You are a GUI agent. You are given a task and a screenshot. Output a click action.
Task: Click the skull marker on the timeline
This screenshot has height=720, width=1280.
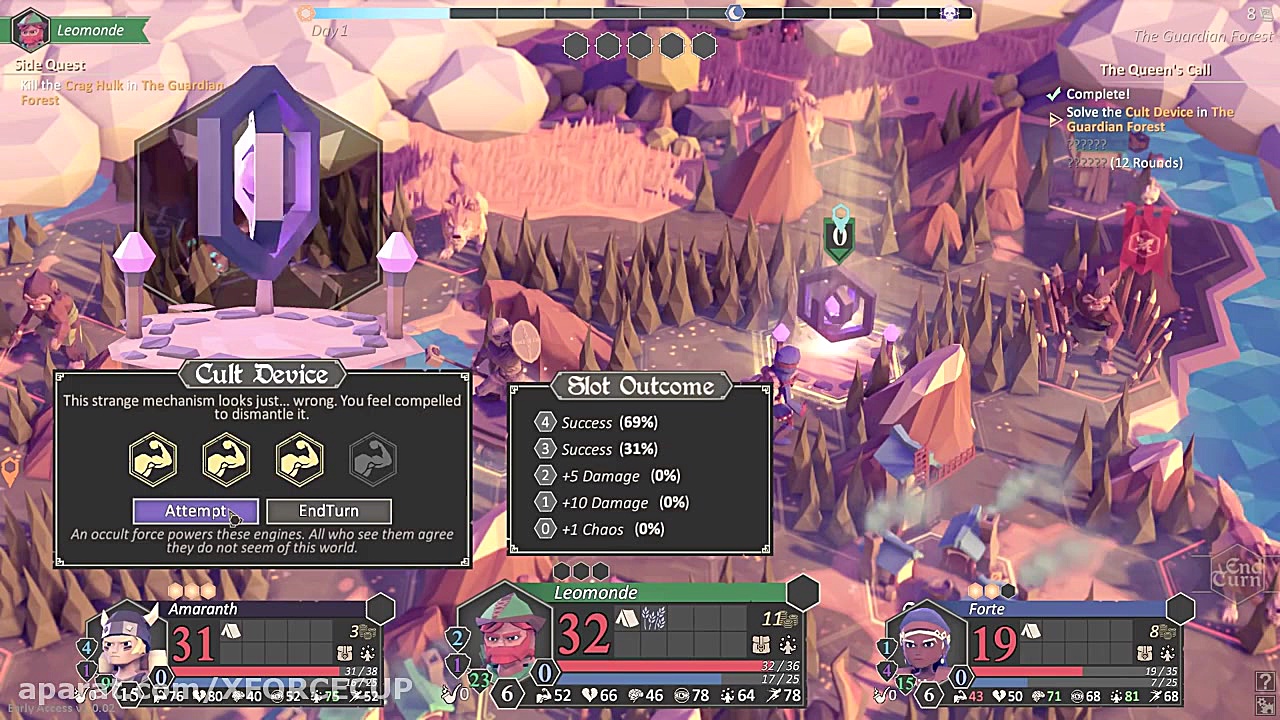949,13
